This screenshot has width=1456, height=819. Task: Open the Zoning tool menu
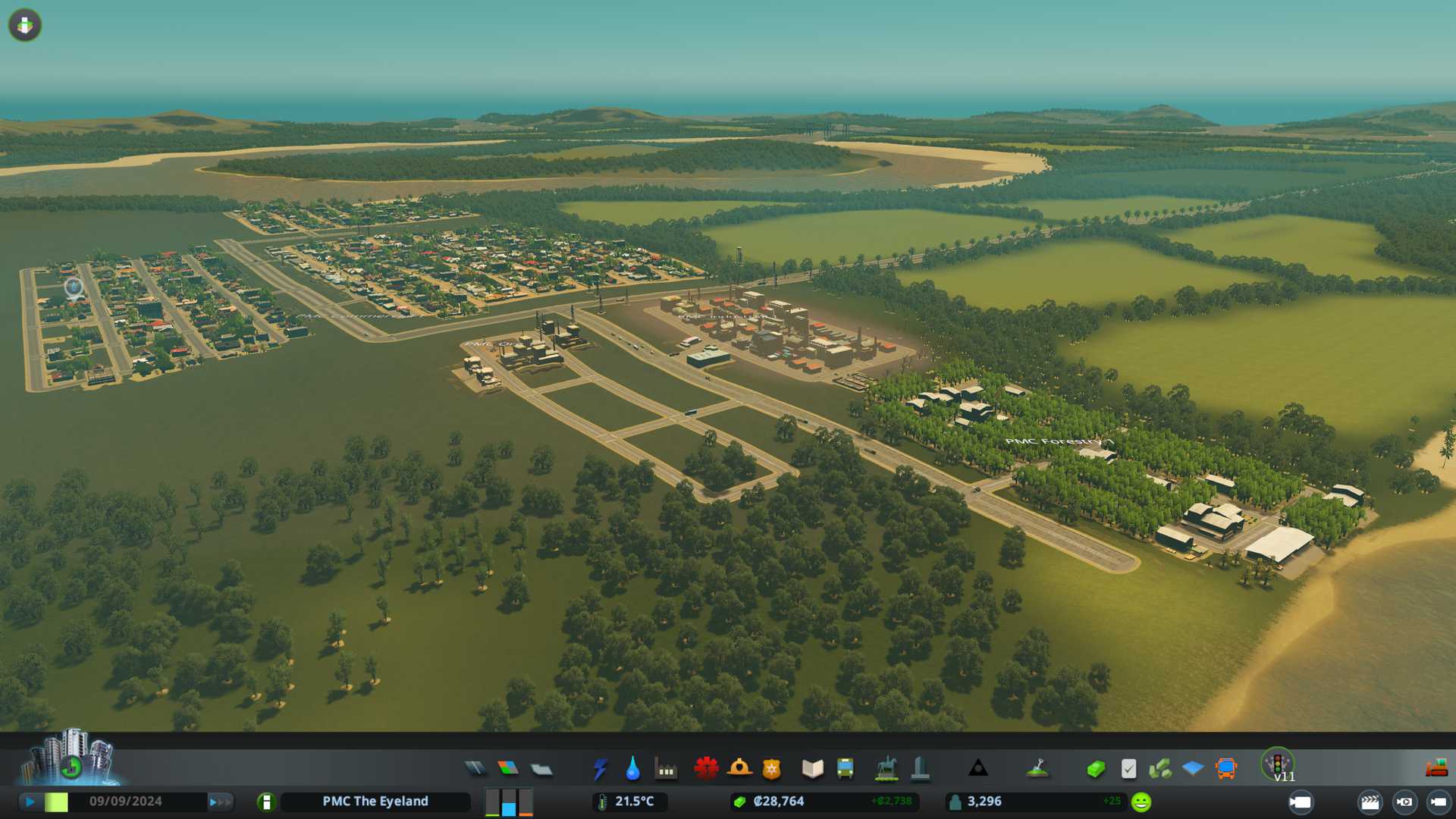(508, 769)
